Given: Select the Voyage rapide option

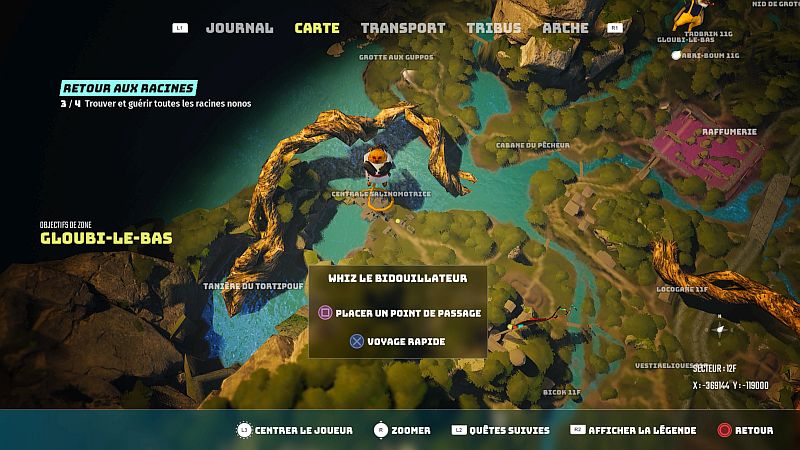Looking at the screenshot, I should click(397, 341).
